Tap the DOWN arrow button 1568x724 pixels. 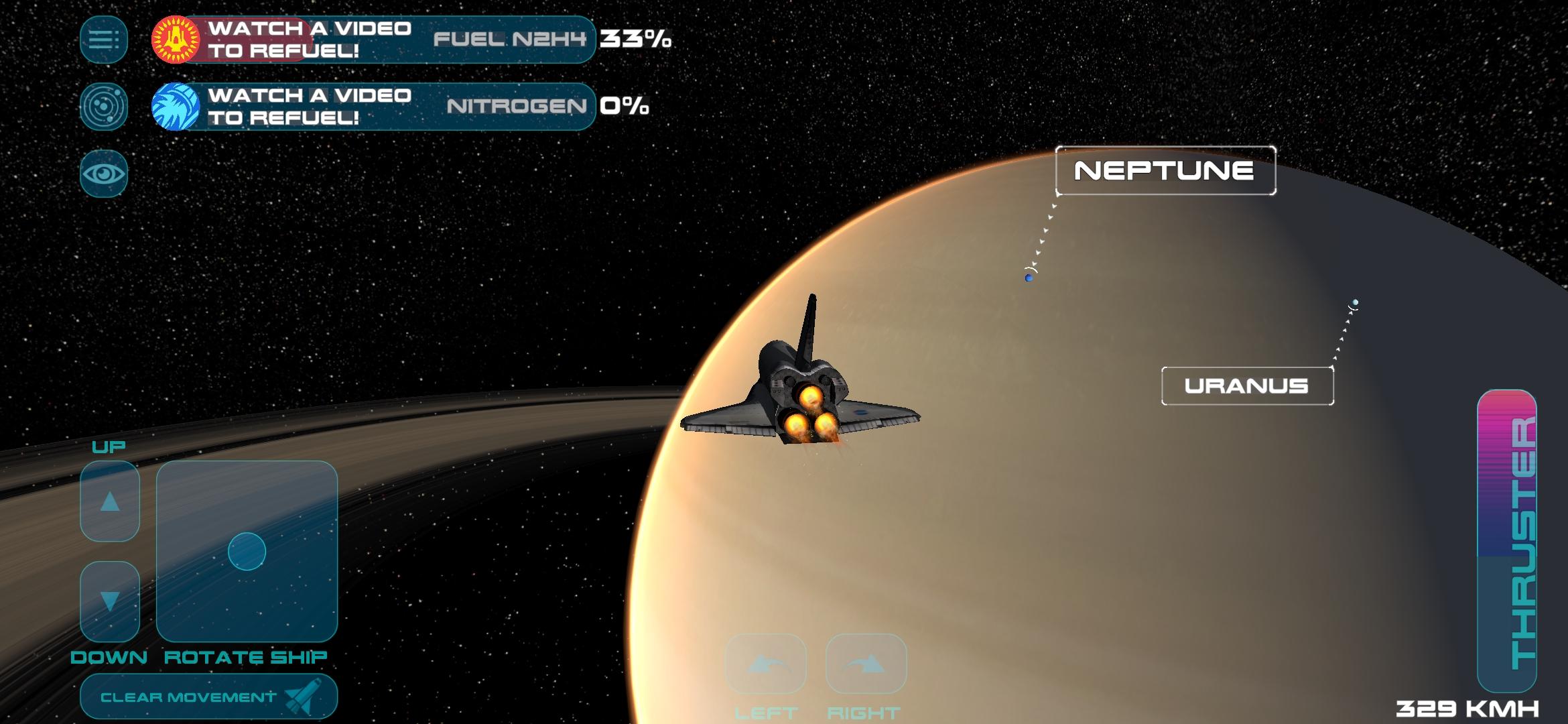coord(110,601)
